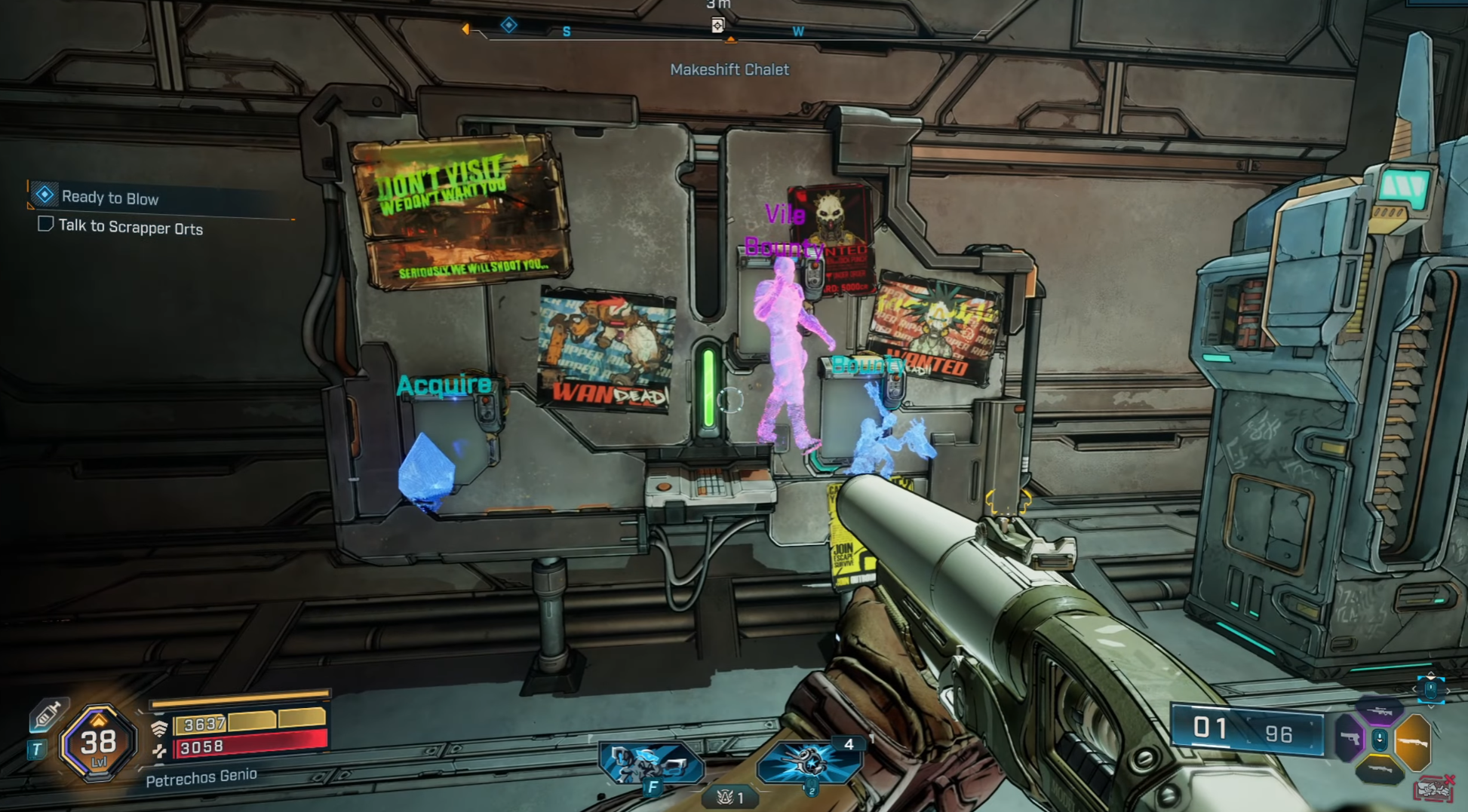Viewport: 1468px width, 812px height.
Task: Equip the sniper rifle weapon slot
Action: [1380, 710]
